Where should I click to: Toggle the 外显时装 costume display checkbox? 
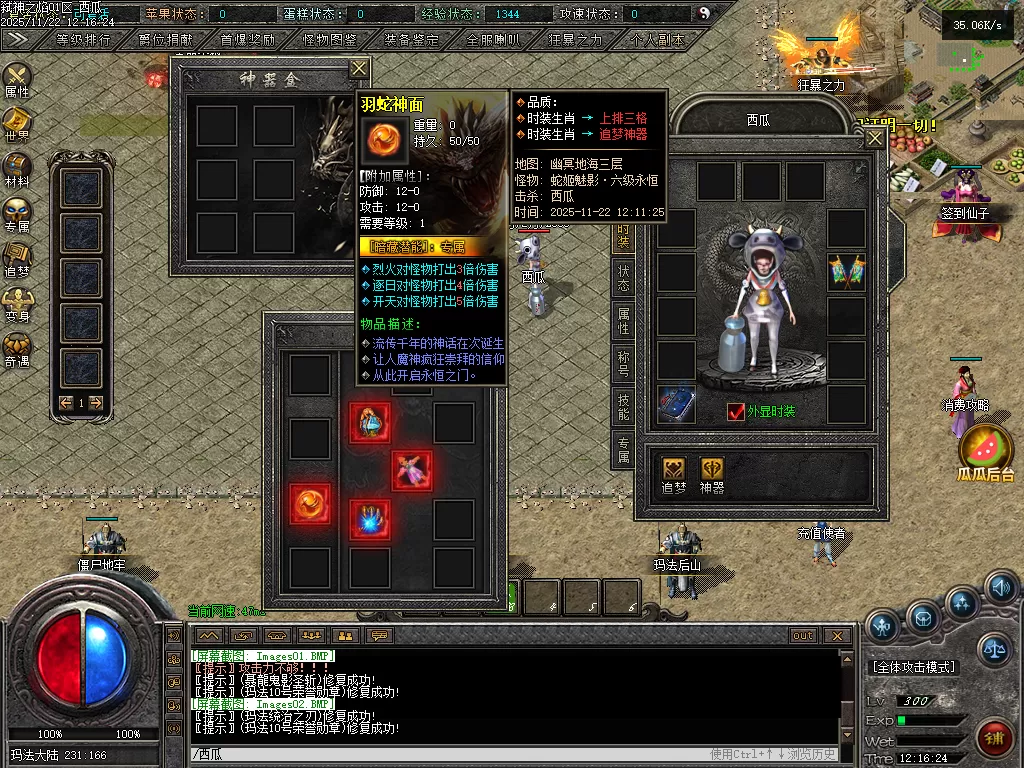pyautogui.click(x=737, y=412)
